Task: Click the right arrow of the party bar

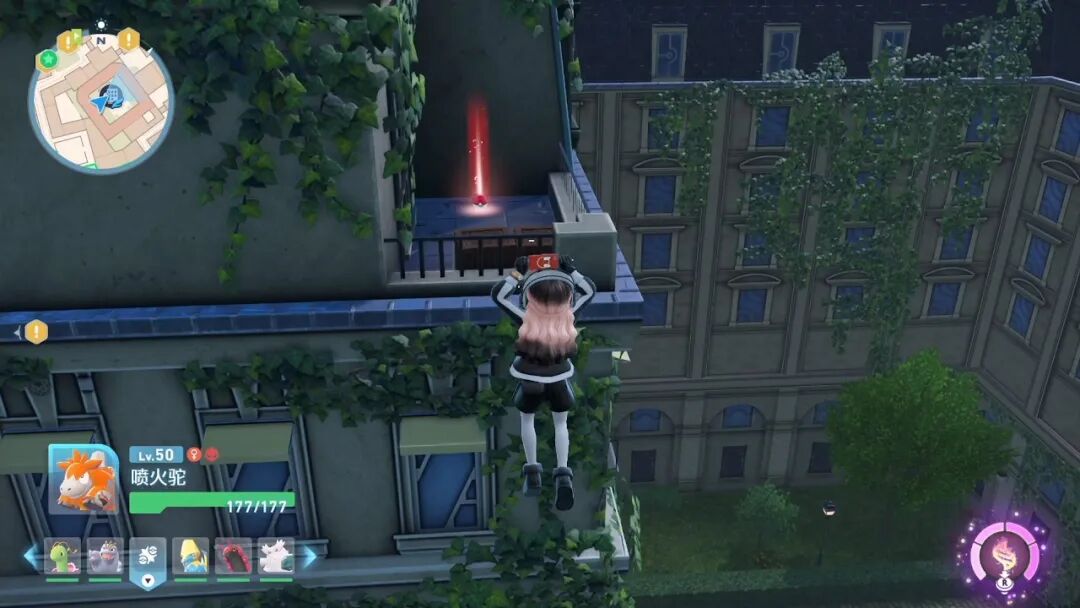Action: point(310,556)
